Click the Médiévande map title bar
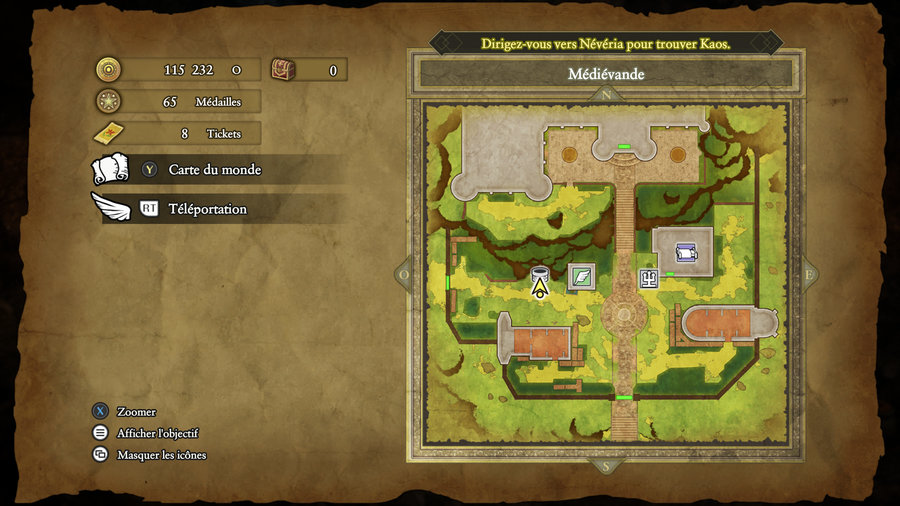This screenshot has height=506, width=900. 606,74
